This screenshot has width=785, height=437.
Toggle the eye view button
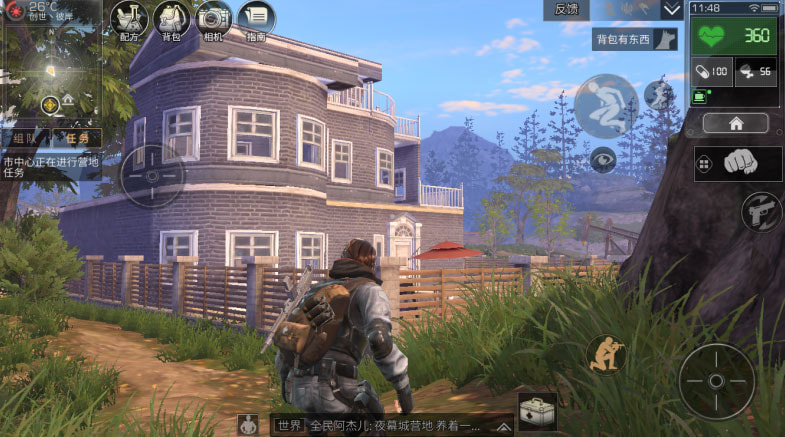(602, 157)
